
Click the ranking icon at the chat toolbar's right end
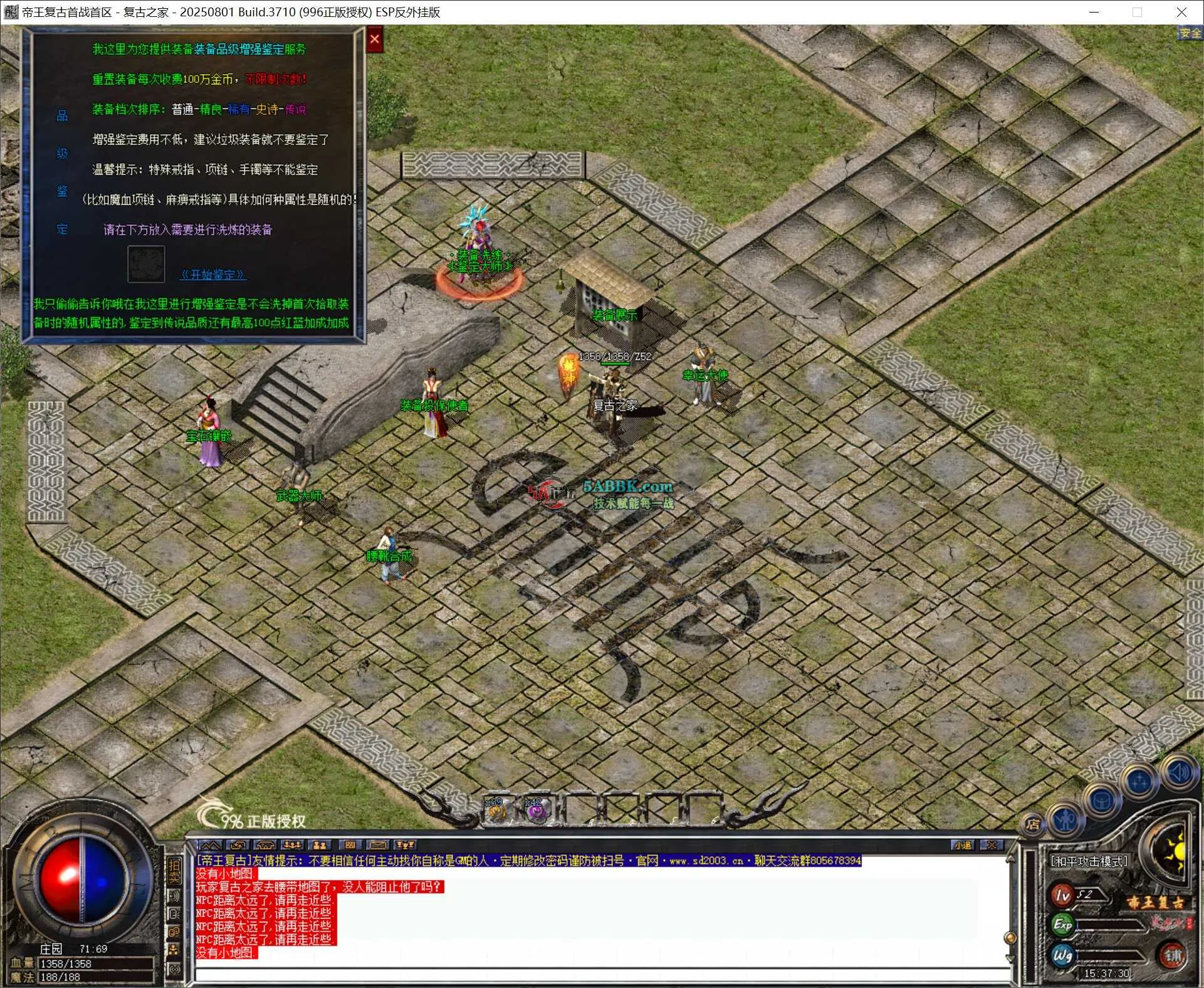point(405,846)
